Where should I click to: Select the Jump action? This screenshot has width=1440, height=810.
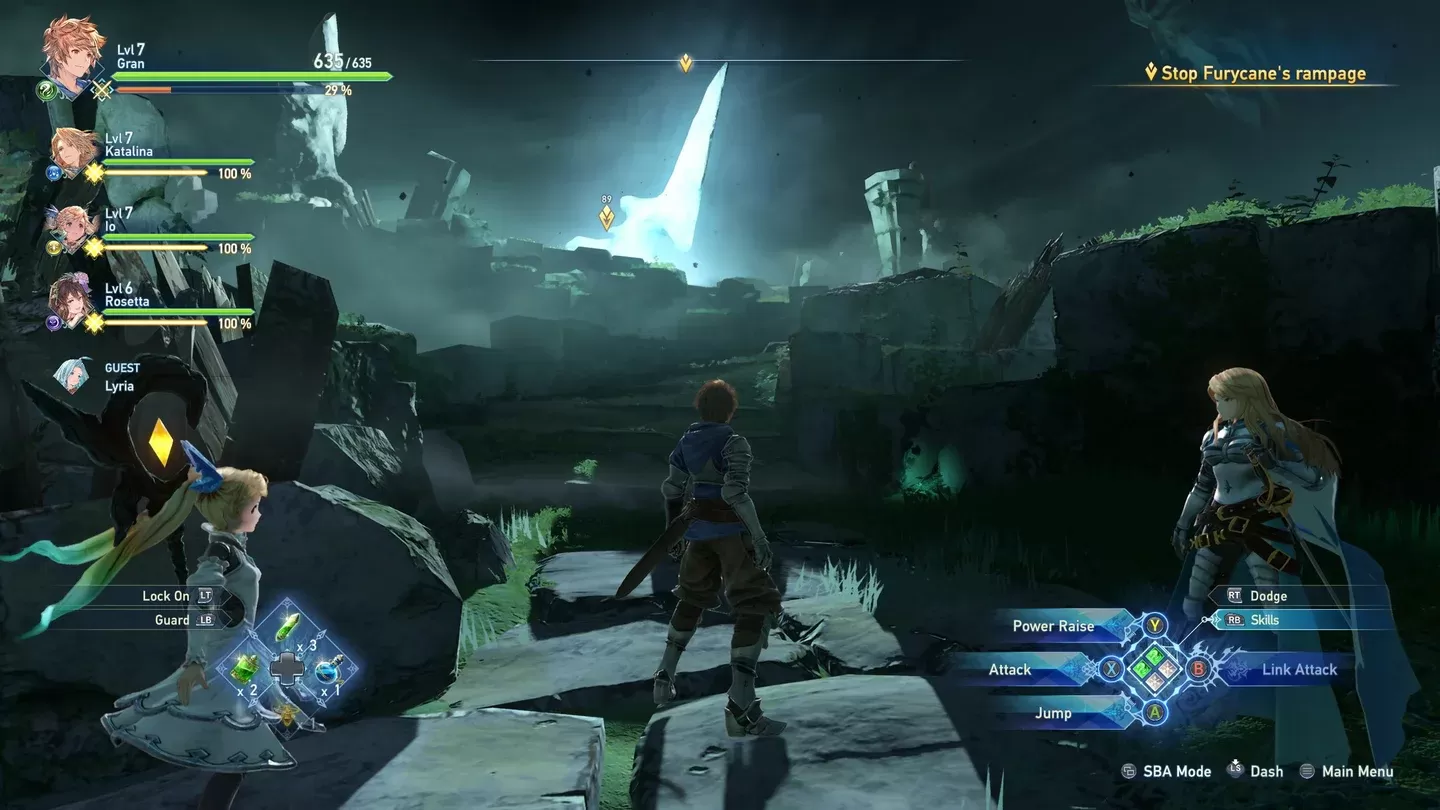[x=1053, y=713]
